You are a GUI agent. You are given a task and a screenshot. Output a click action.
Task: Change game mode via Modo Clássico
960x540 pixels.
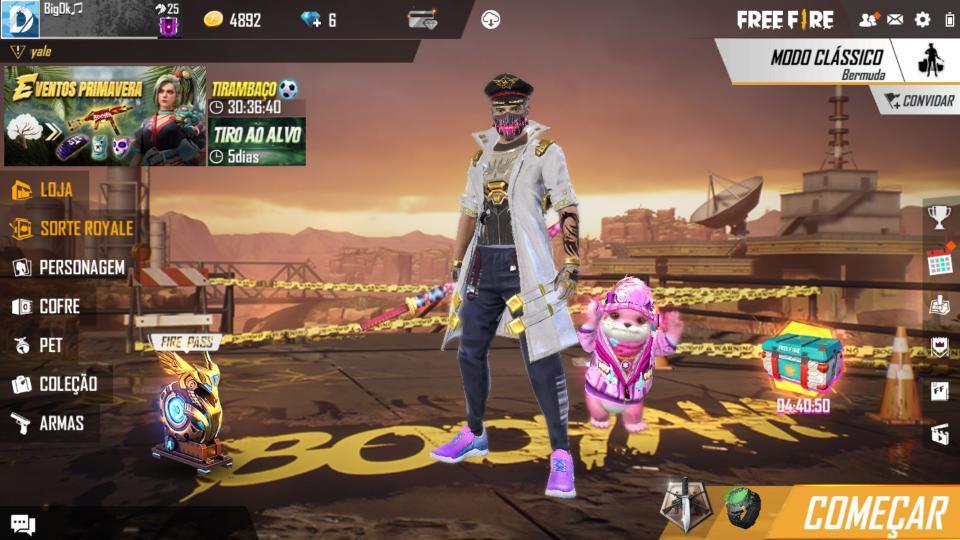coord(825,62)
